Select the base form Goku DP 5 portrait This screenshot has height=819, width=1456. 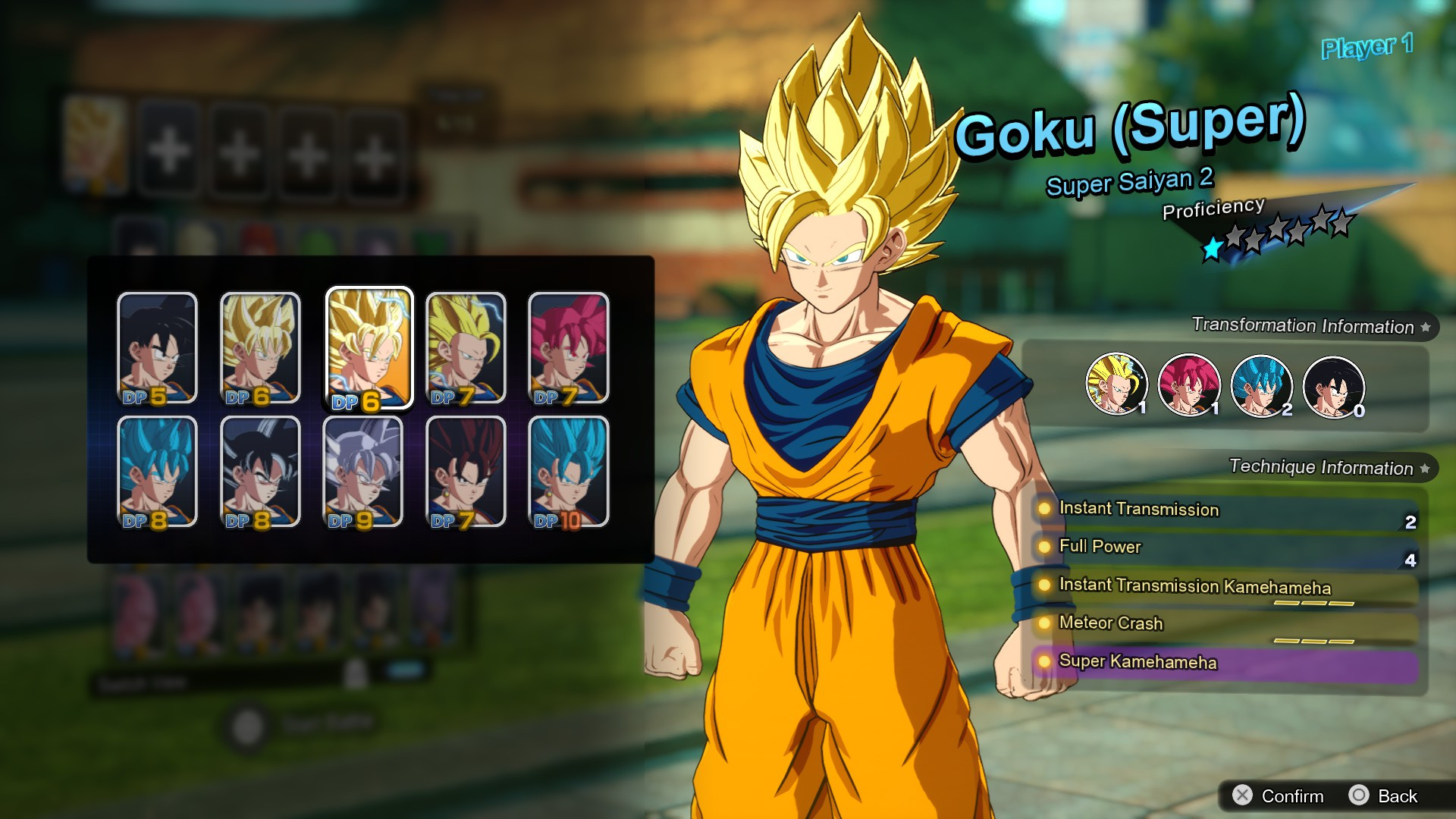(x=155, y=347)
